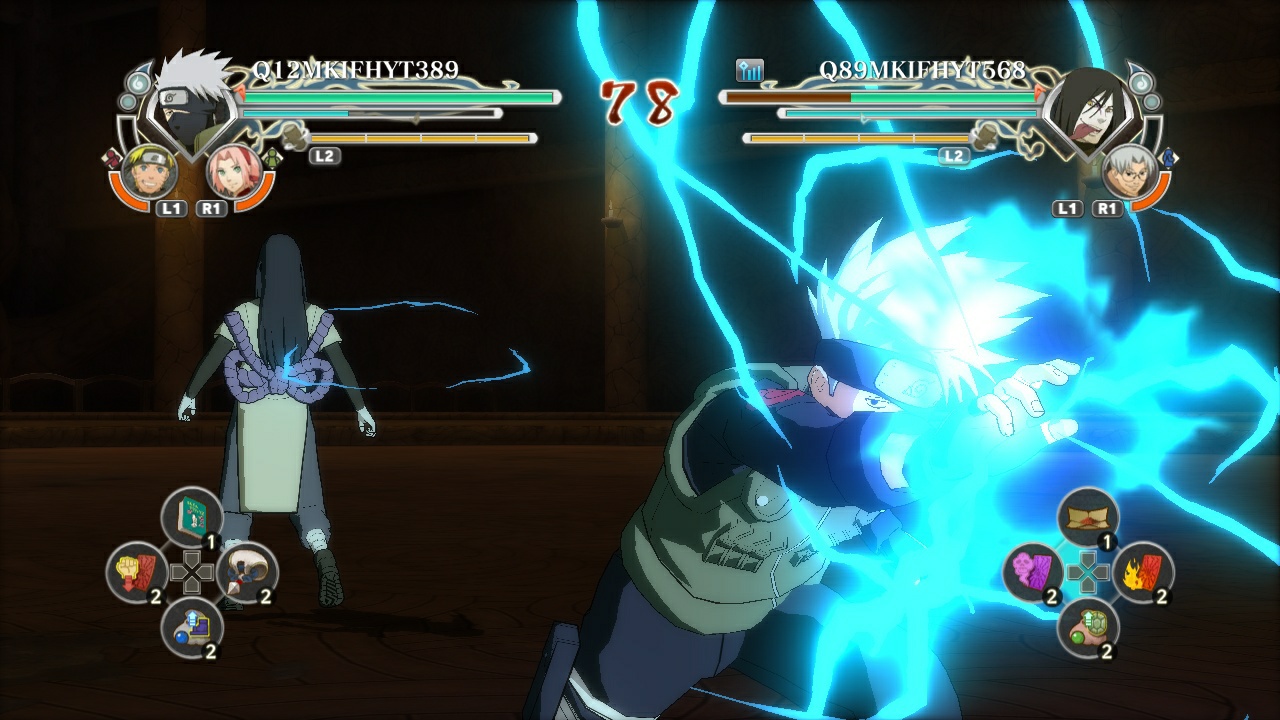This screenshot has width=1280, height=720.
Task: Click the turtle shell boost item
Action: (1089, 627)
